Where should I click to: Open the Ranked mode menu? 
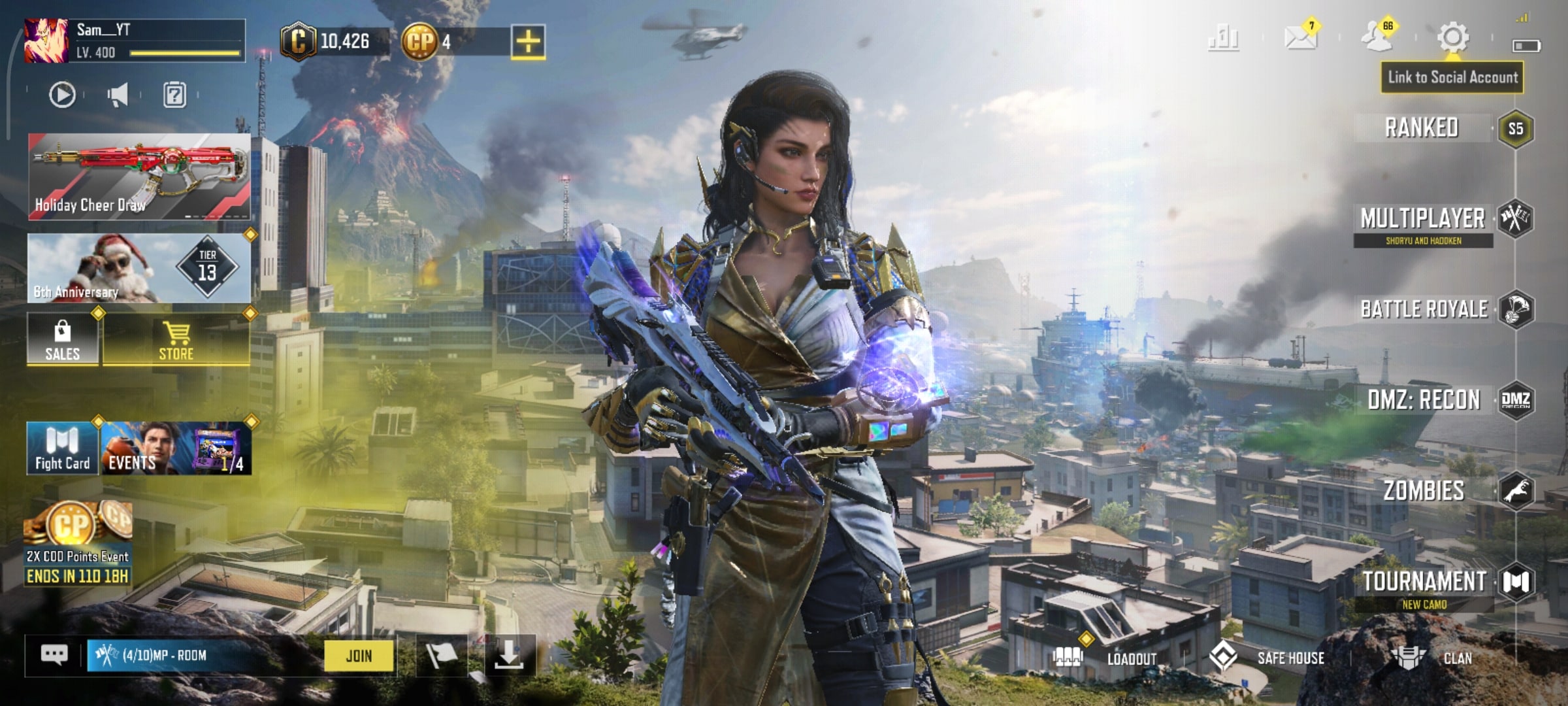tap(1422, 127)
